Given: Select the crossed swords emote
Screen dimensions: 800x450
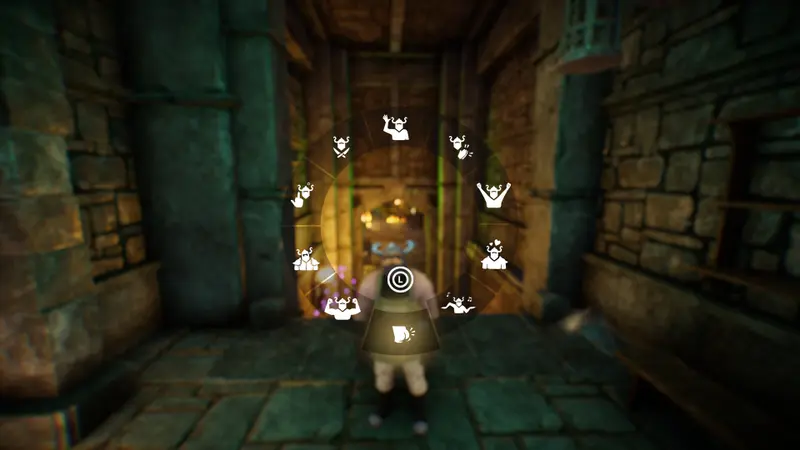Looking at the screenshot, I should click(x=342, y=148).
